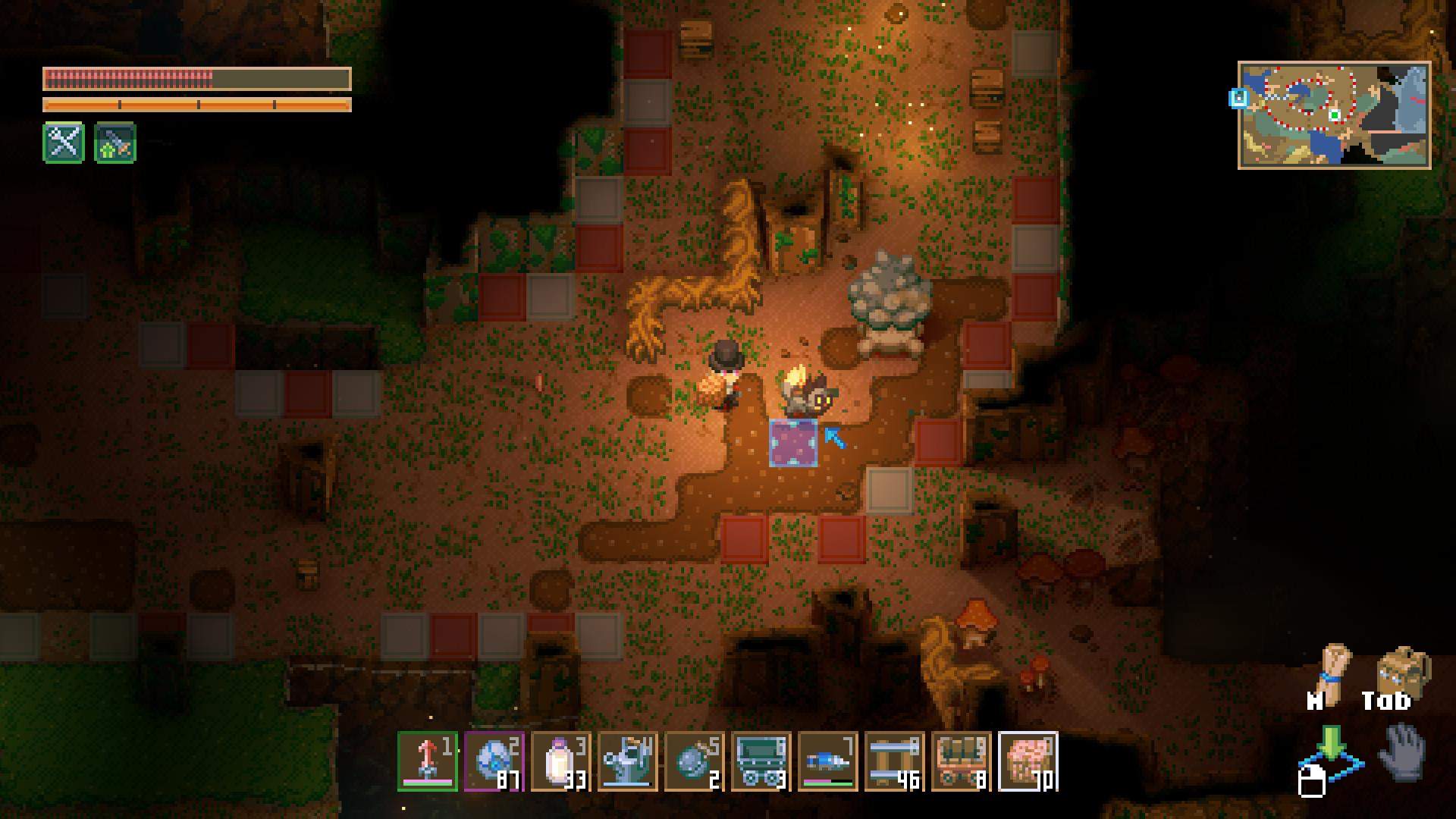Select the milk bottle hotbar slot

pos(560,761)
